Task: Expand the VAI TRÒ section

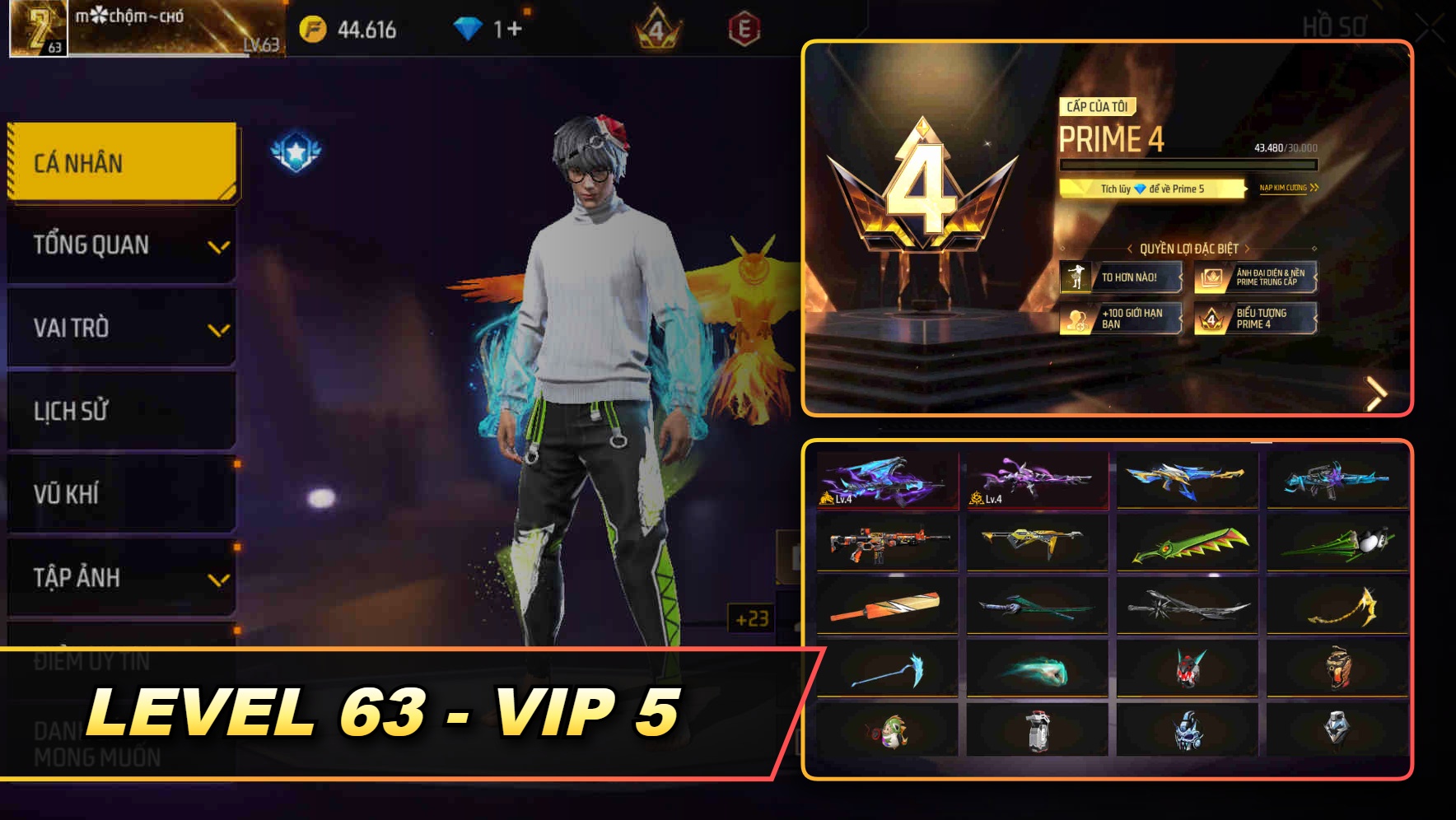Action: [120, 328]
